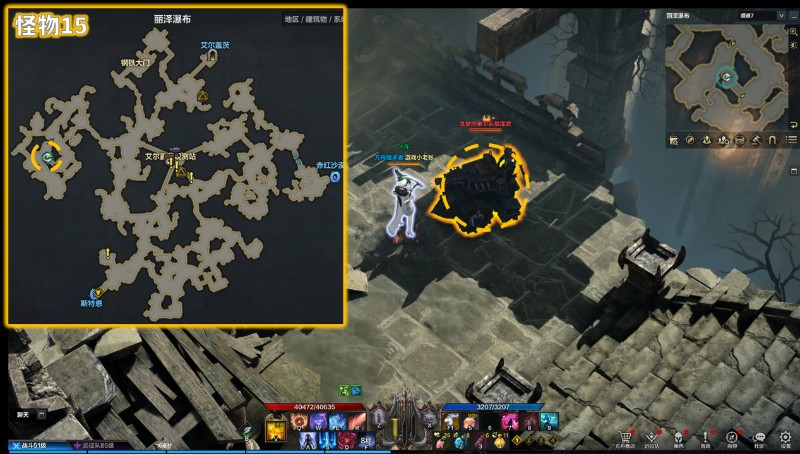Screen dimensions: 800x454
Task: Open the shopping cart store icon
Action: pyautogui.click(x=627, y=437)
